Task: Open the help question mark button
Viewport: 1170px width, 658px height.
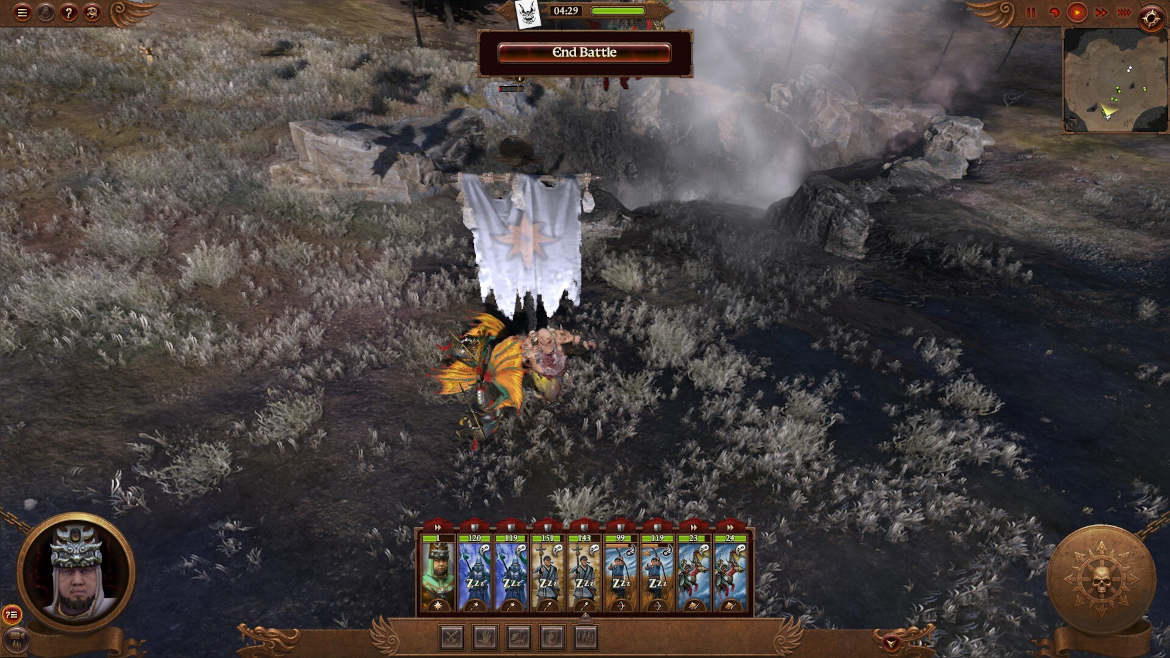Action: (69, 13)
